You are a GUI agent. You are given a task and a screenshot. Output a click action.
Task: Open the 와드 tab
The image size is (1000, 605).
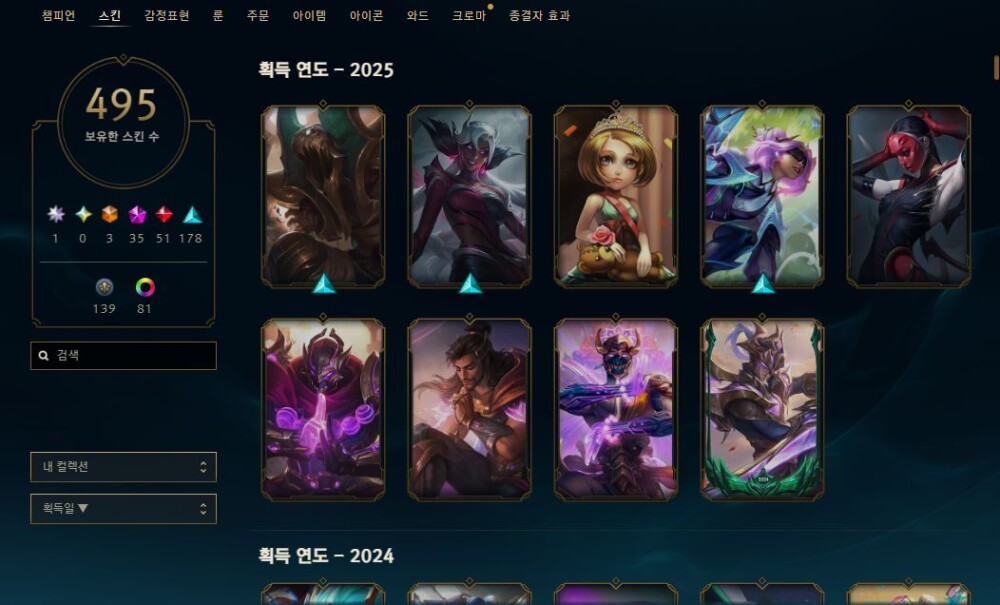pyautogui.click(x=418, y=16)
